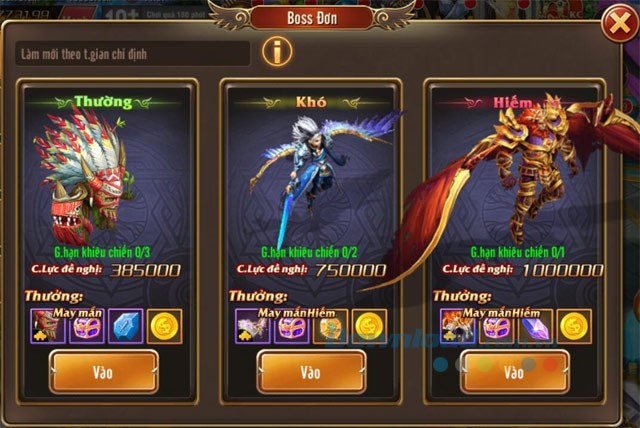
Task: Inspect the gold coin reward under Thường
Action: 165,326
